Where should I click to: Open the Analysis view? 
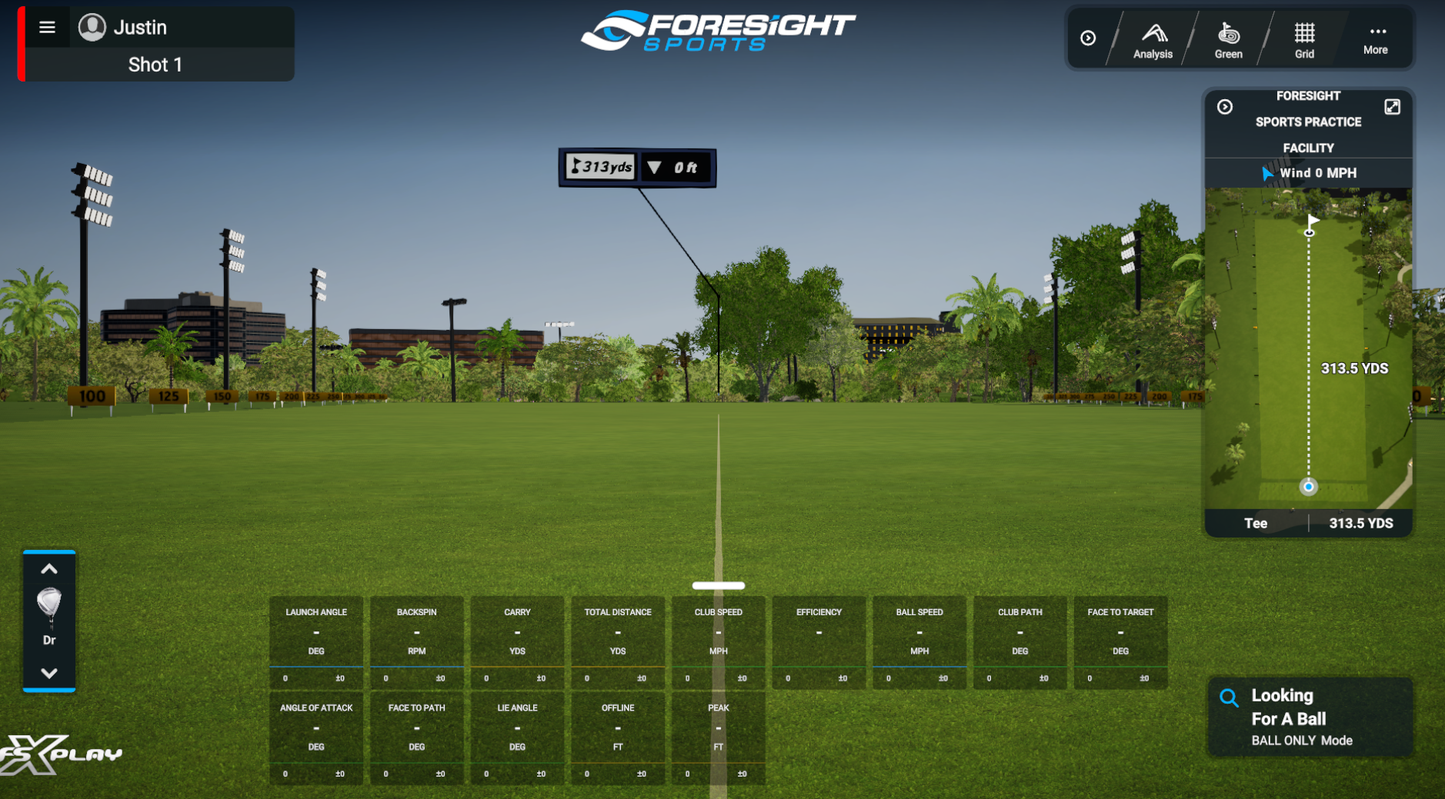coord(1152,38)
